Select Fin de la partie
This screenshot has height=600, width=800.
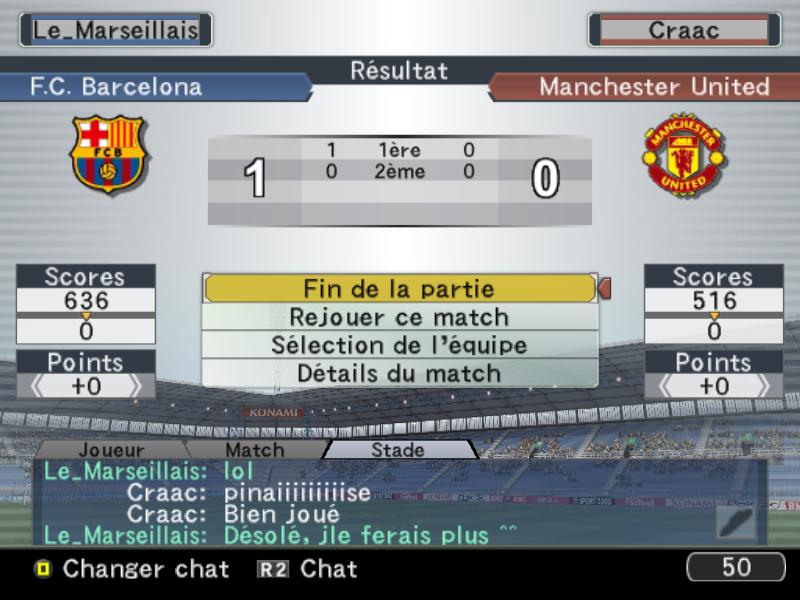(x=400, y=289)
